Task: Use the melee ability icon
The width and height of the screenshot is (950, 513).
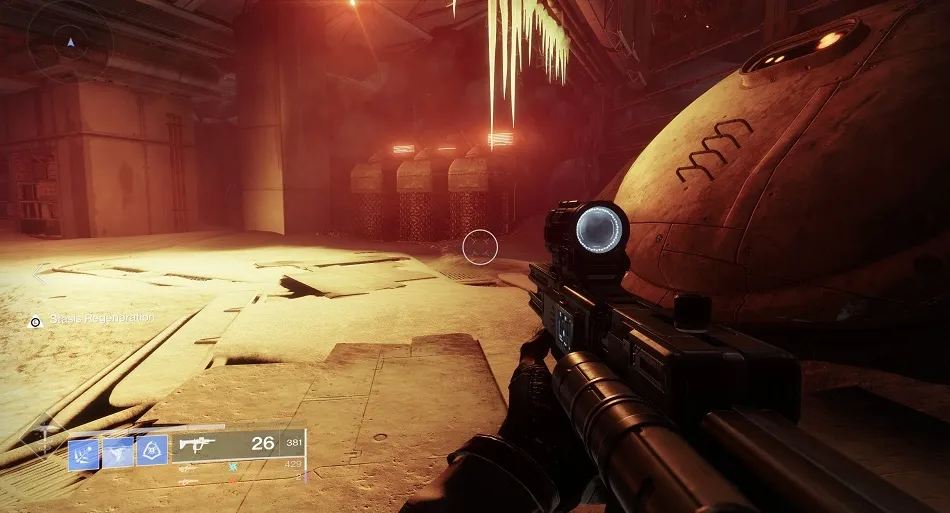Action: coord(118,453)
